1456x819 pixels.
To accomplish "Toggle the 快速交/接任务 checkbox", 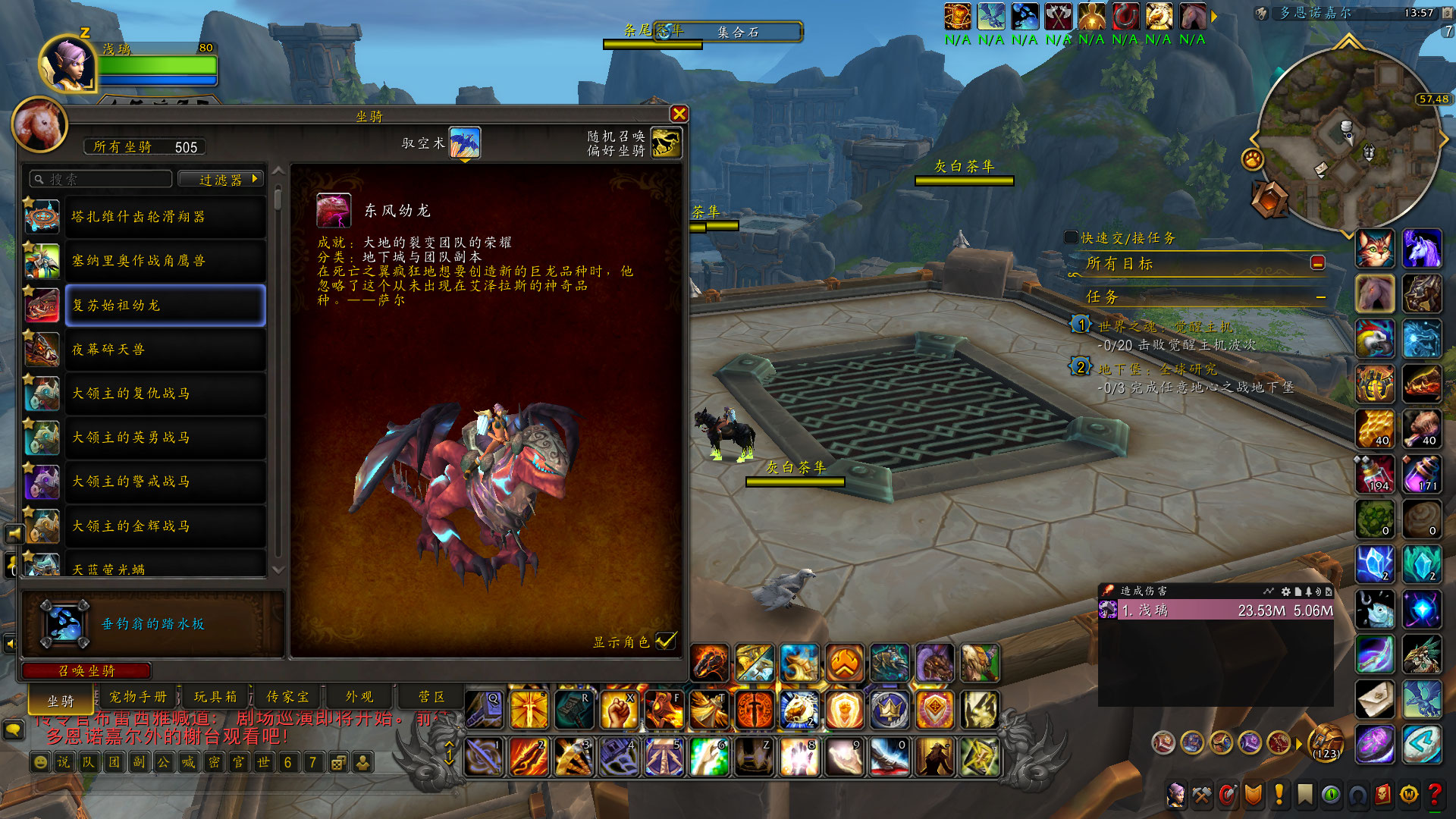I will click(x=1071, y=237).
